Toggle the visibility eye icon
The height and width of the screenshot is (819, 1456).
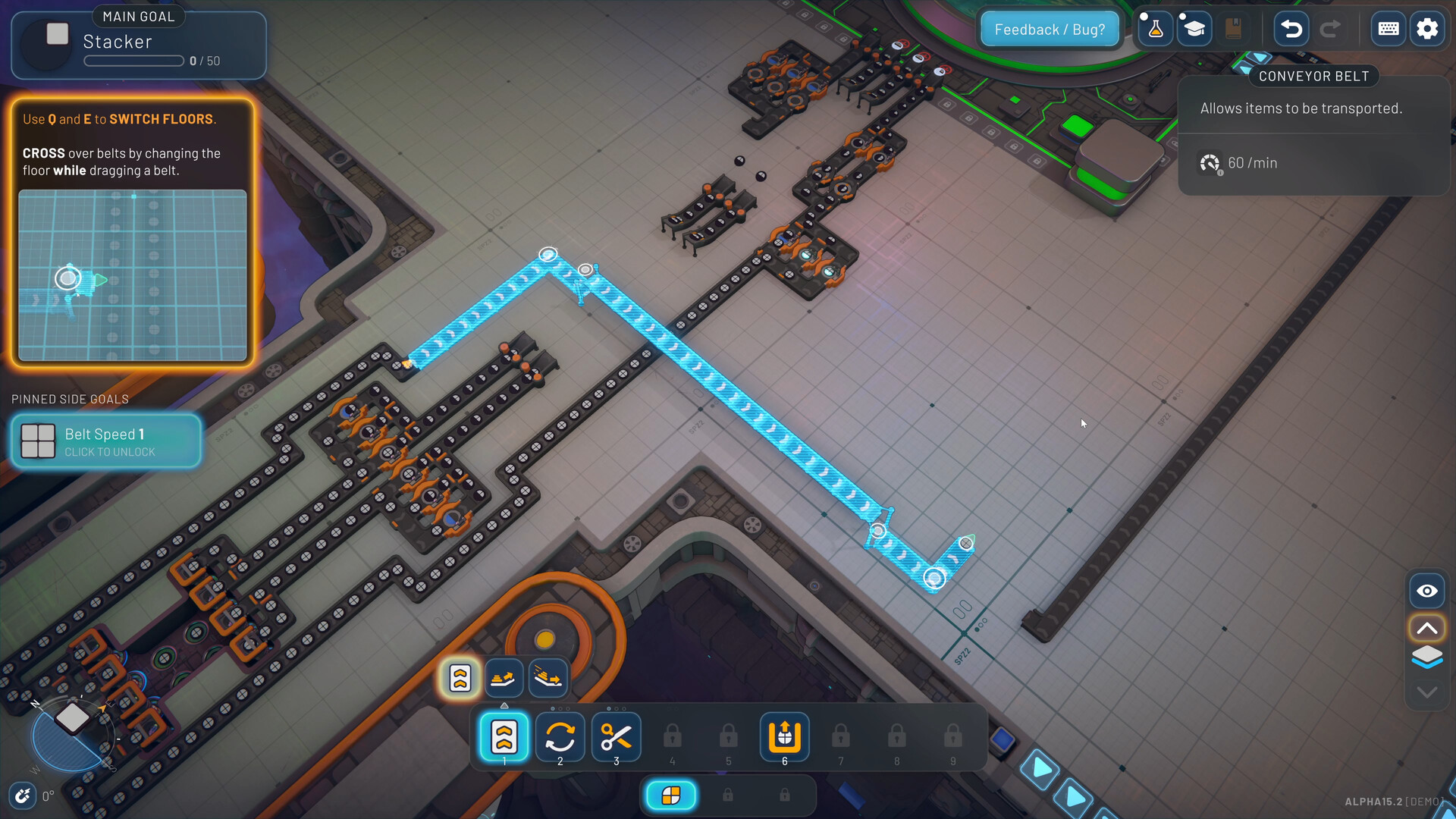point(1427,591)
